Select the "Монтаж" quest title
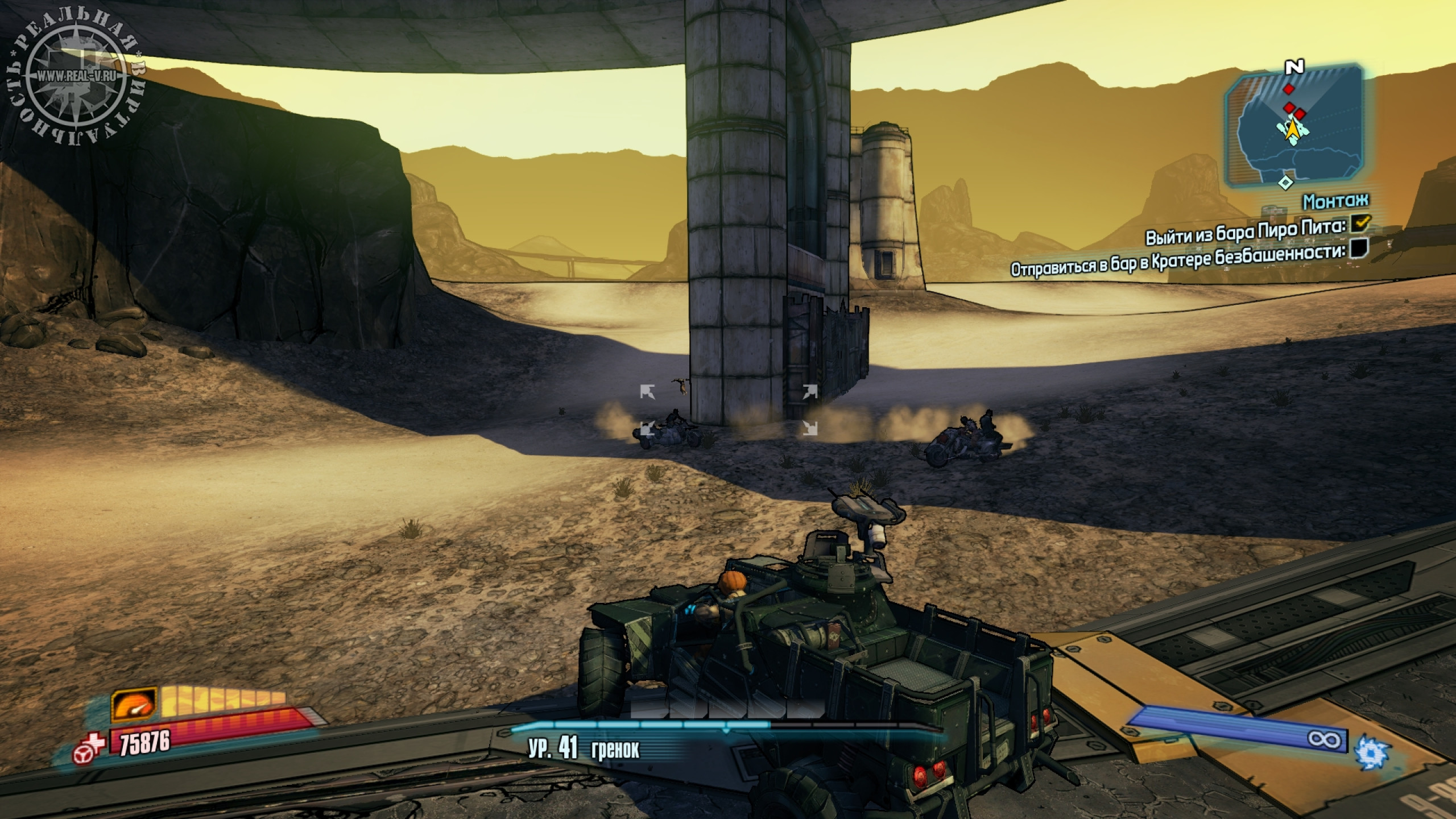1456x819 pixels. pyautogui.click(x=1335, y=201)
